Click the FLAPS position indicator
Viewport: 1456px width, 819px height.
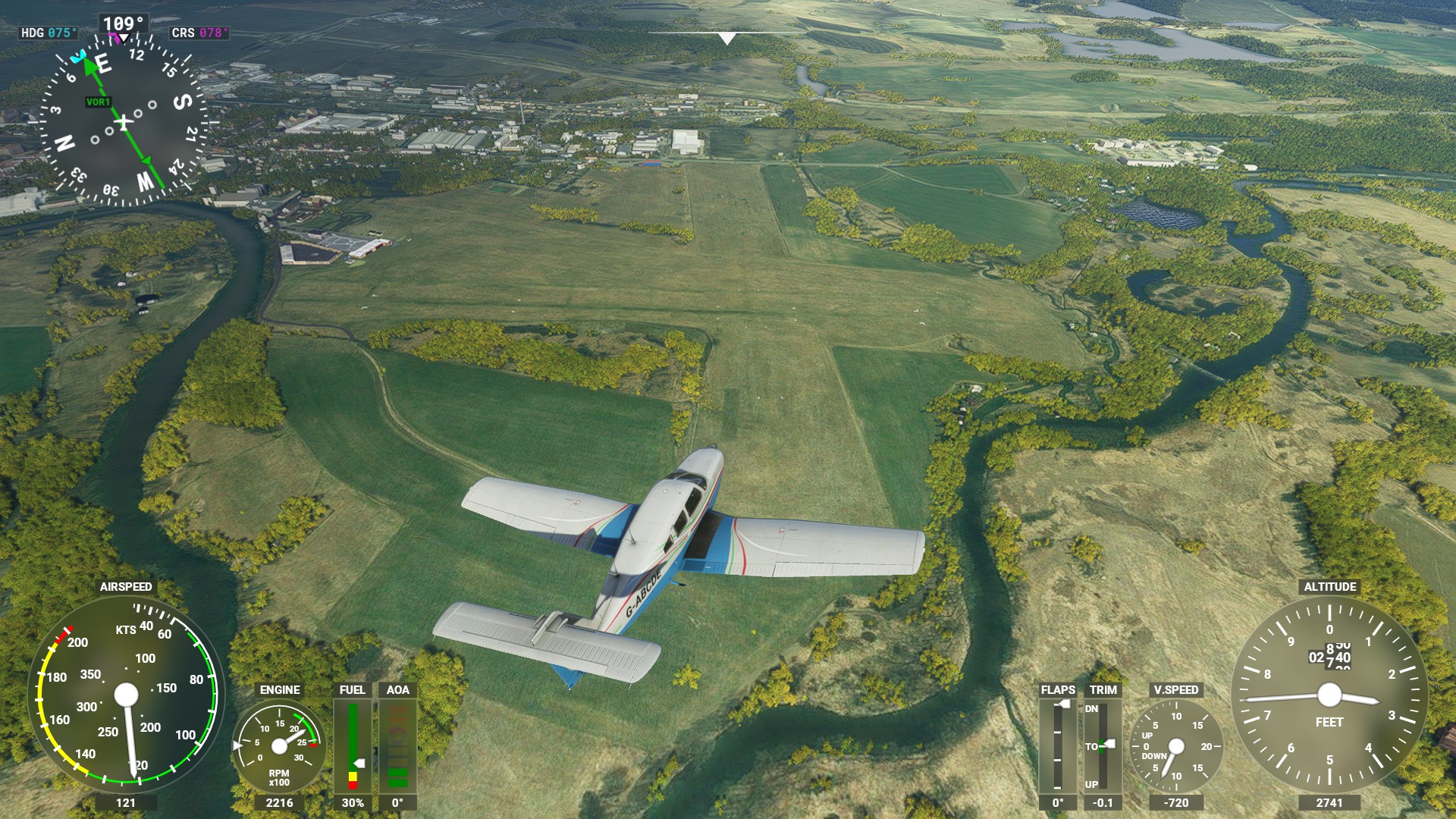coord(1058,745)
